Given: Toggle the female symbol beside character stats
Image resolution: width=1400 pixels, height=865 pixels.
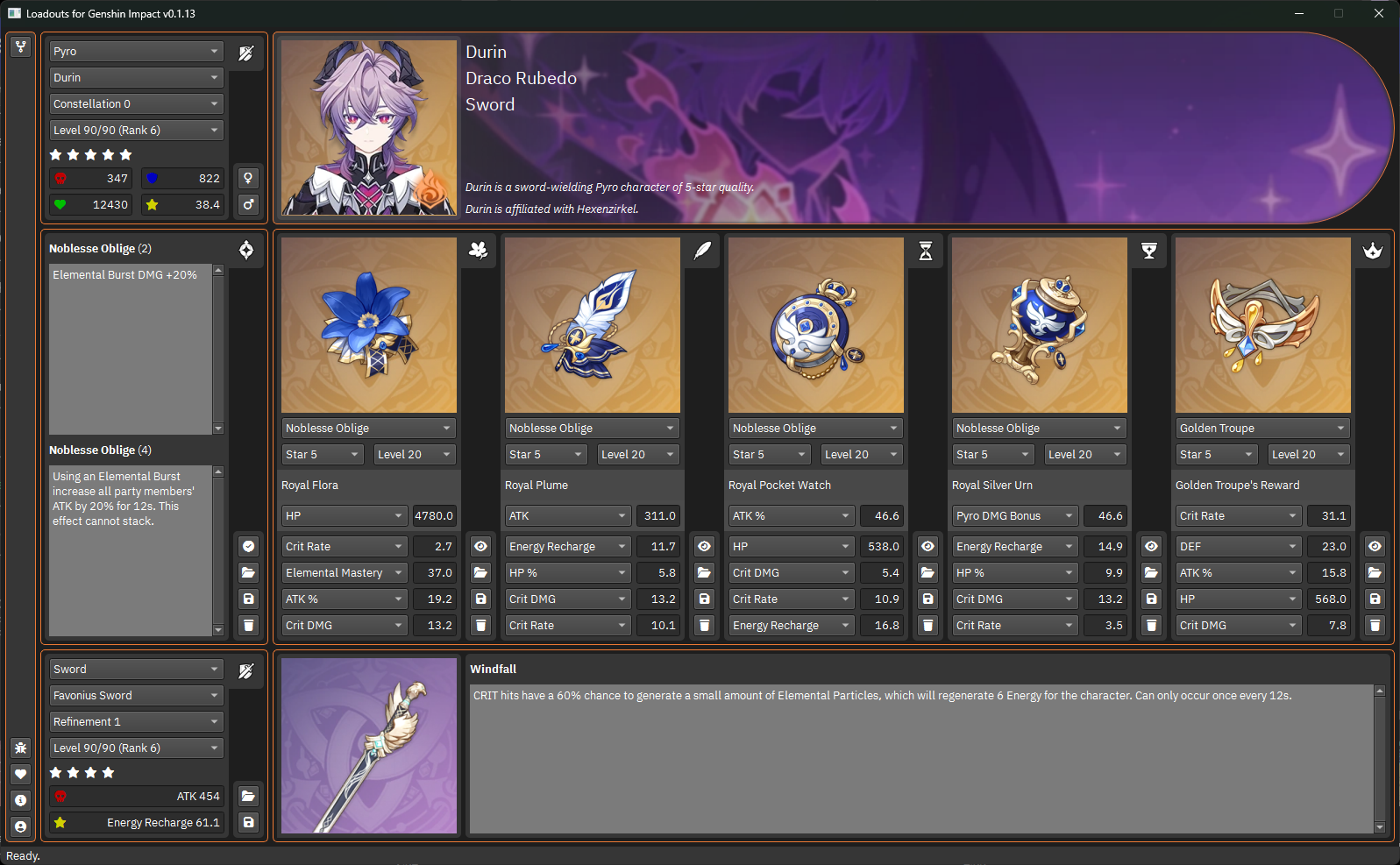Looking at the screenshot, I should click(248, 178).
